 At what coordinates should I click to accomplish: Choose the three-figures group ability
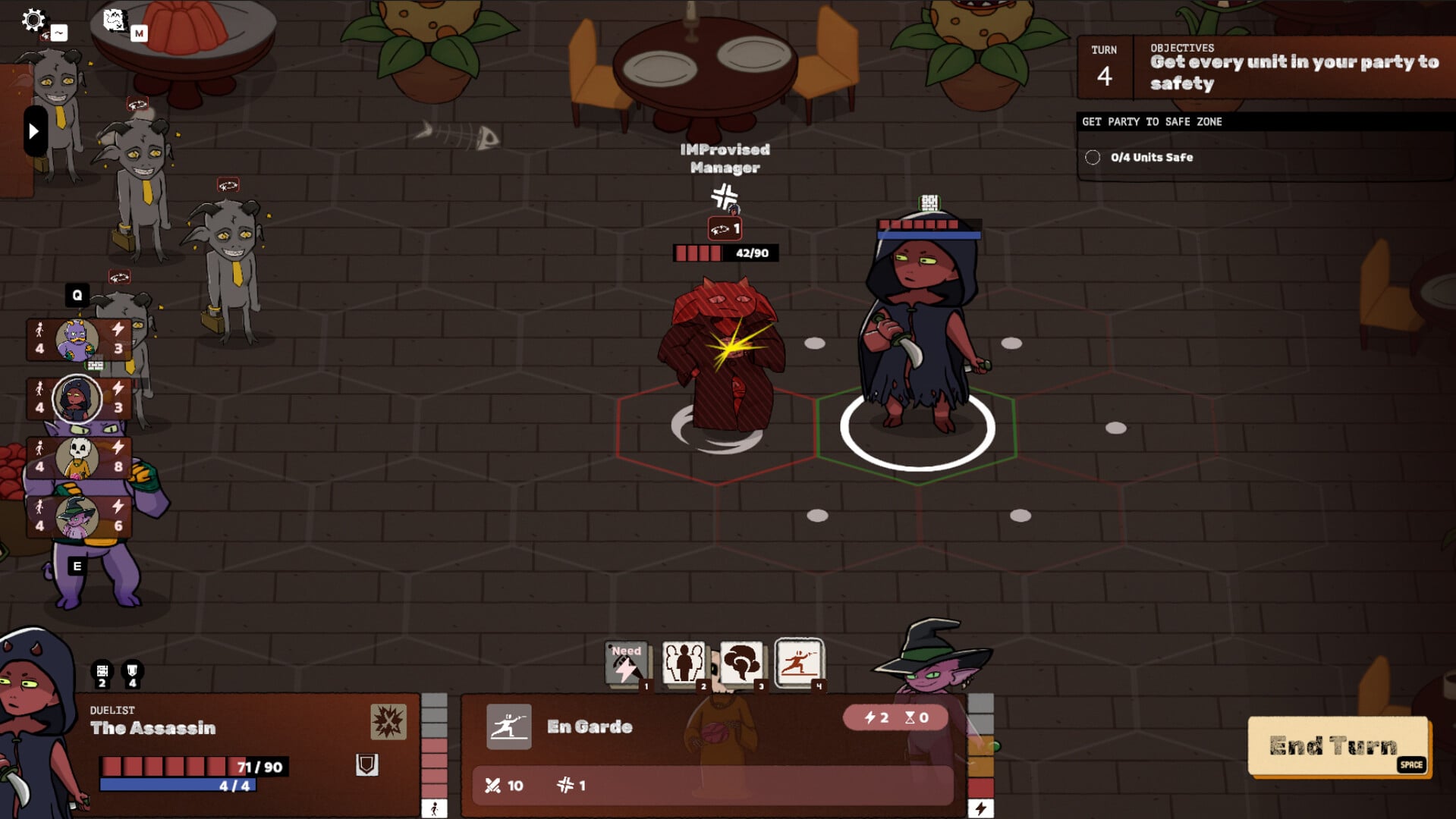click(684, 664)
